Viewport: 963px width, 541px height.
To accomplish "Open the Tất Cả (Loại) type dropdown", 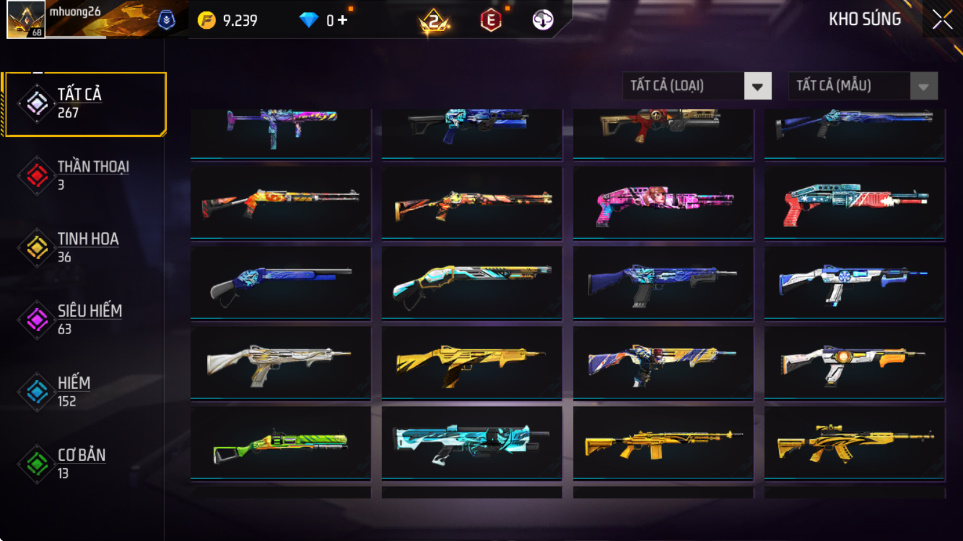I will pyautogui.click(x=697, y=86).
